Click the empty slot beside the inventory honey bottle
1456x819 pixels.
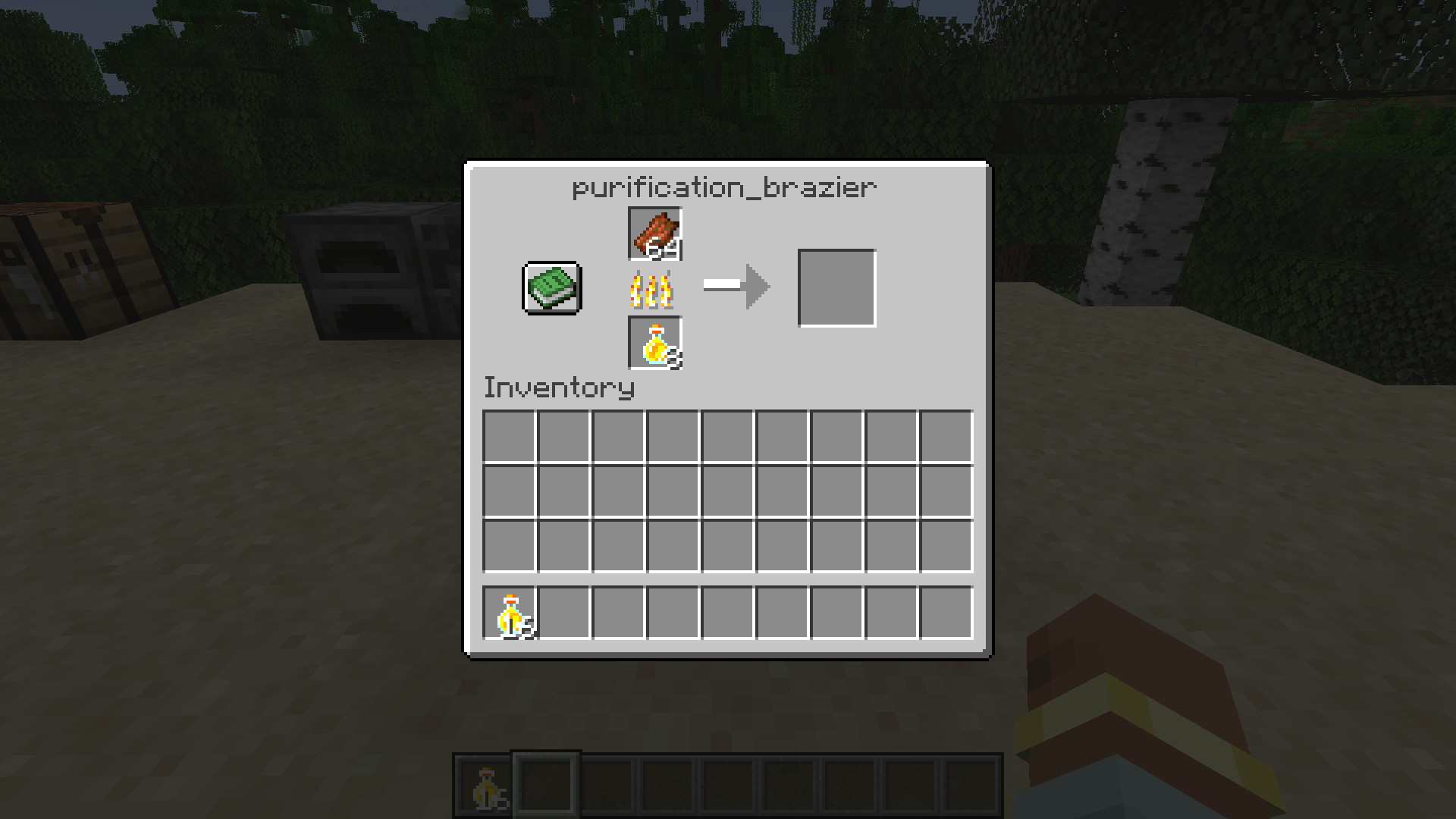[x=565, y=614]
